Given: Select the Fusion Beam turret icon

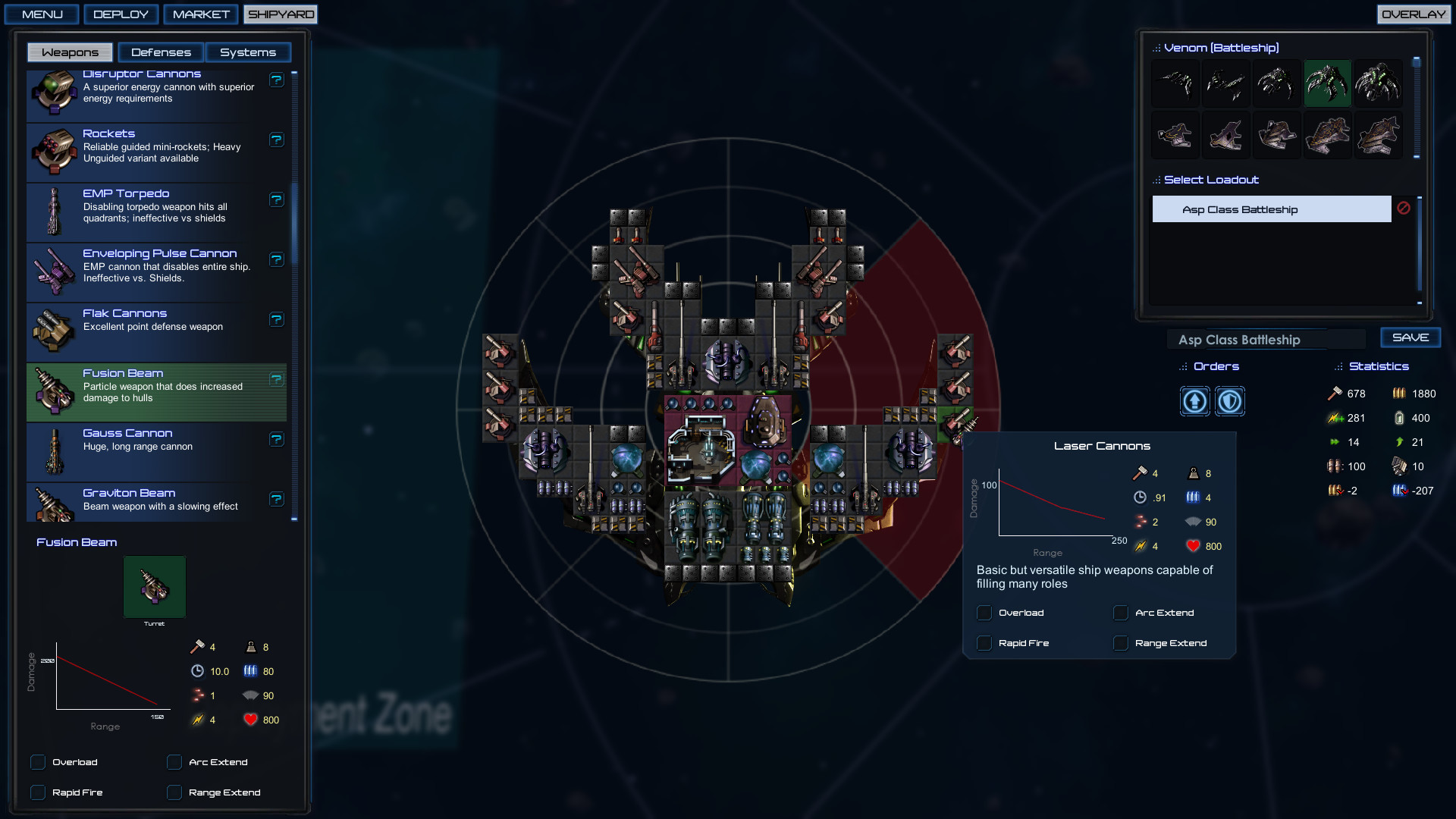Looking at the screenshot, I should 155,586.
